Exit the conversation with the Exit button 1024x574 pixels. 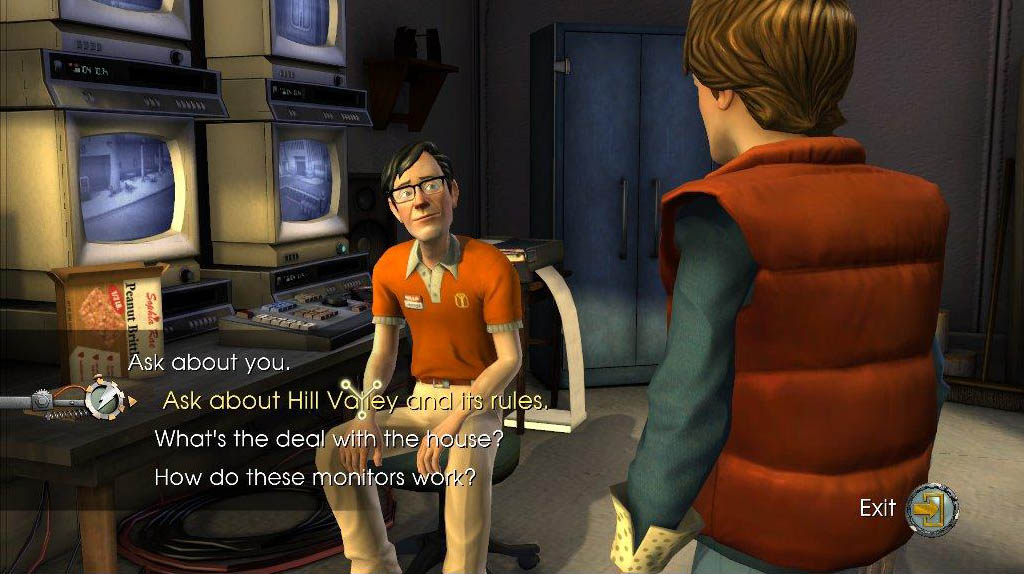pos(930,508)
